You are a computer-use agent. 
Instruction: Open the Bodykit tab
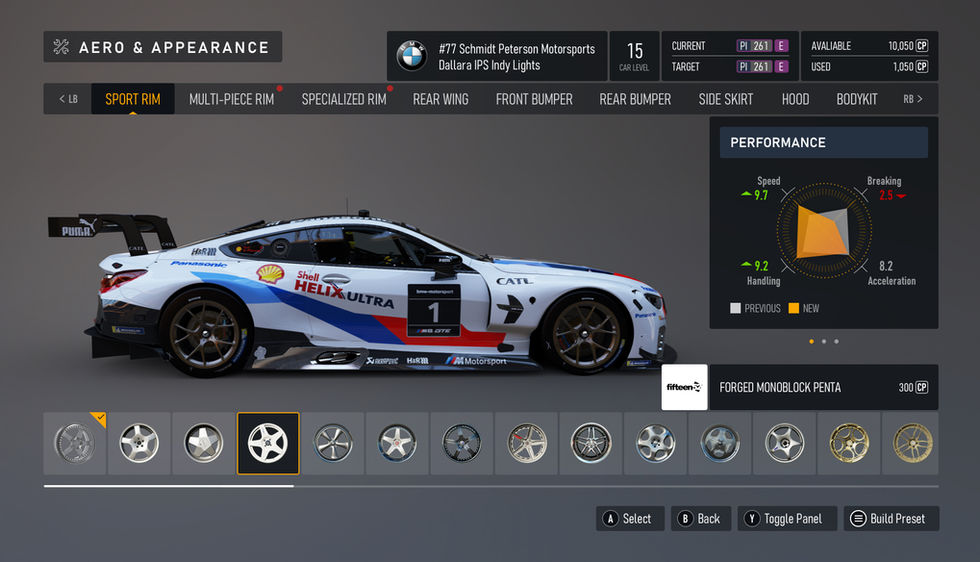857,99
